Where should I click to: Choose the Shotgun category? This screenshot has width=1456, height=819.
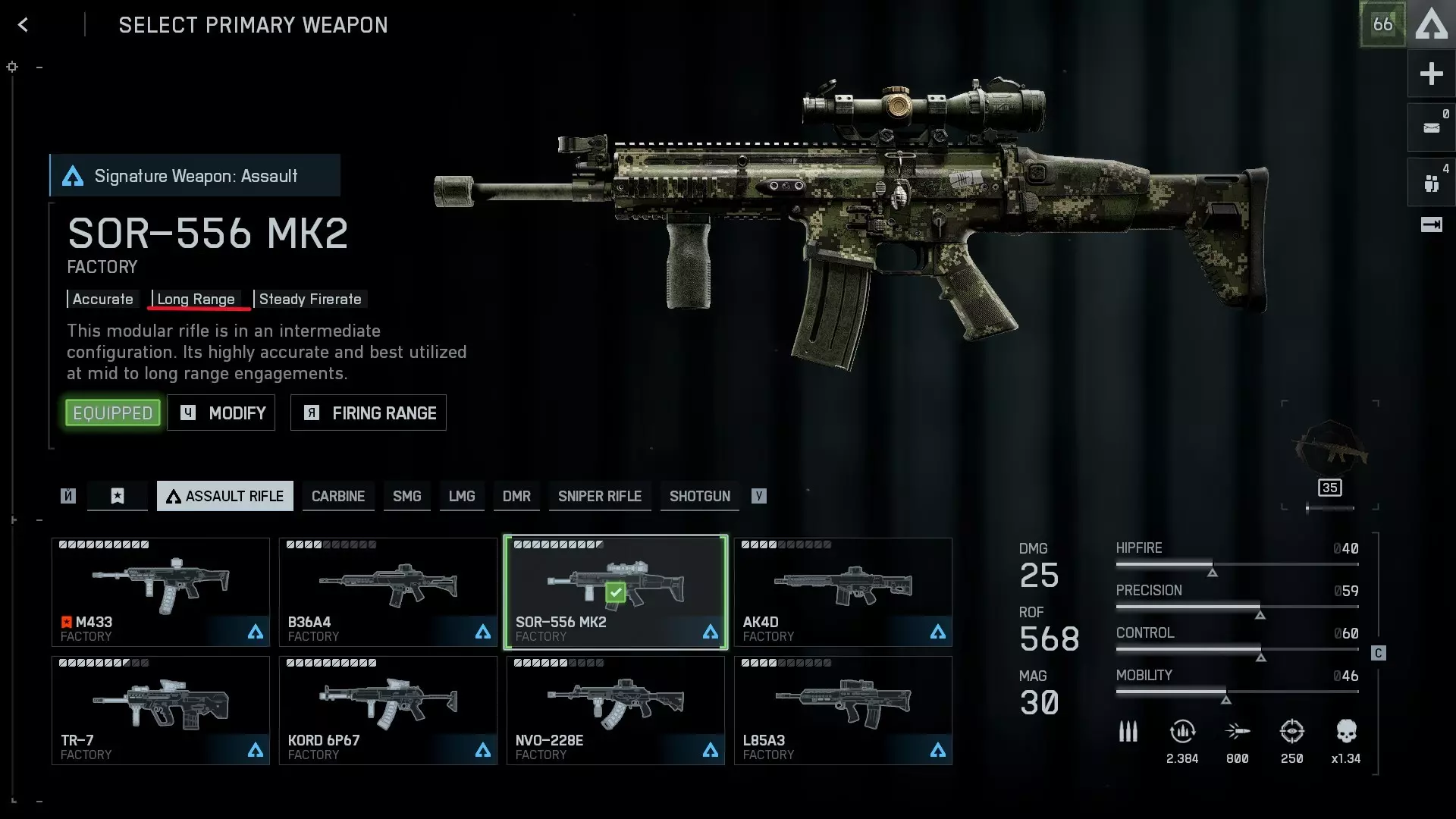tap(699, 497)
